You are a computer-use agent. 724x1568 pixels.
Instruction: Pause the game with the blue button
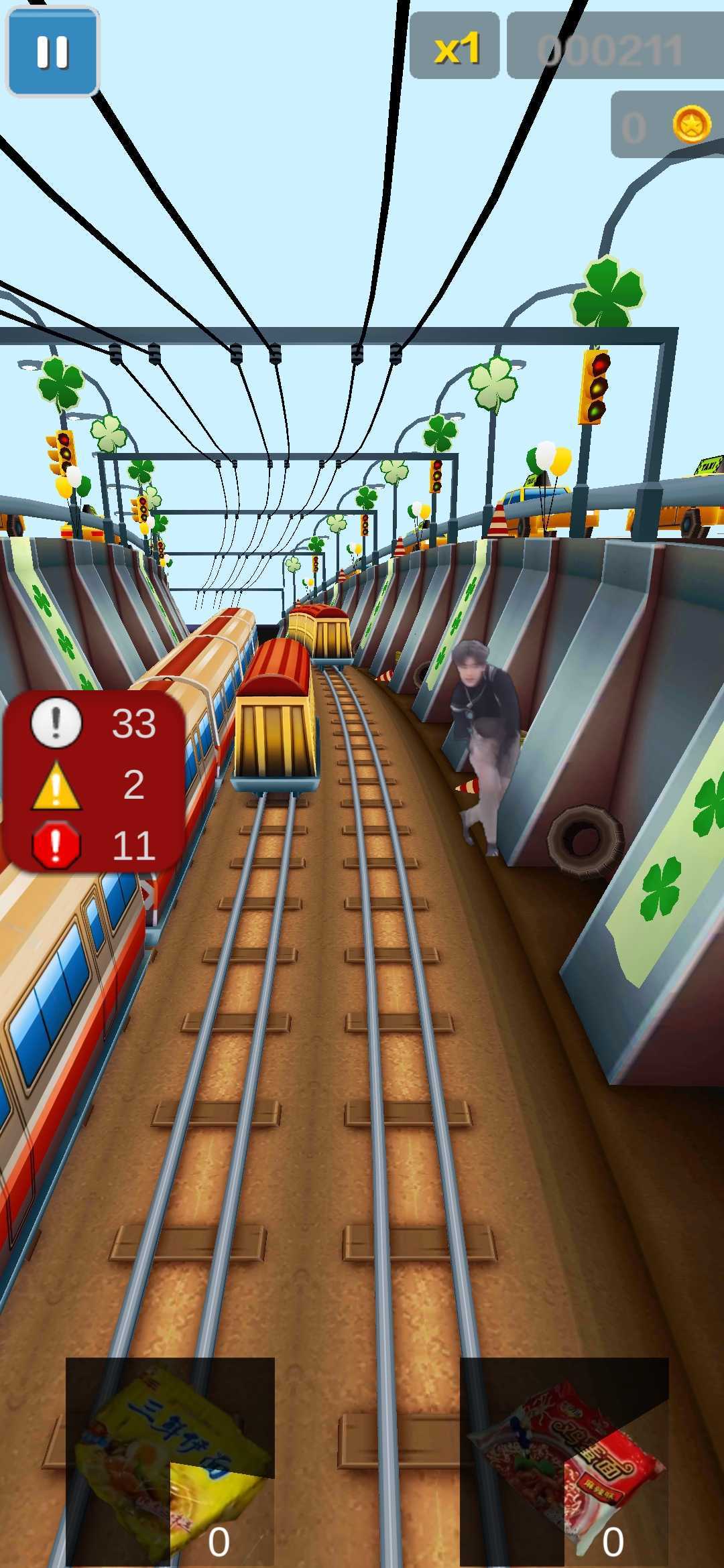point(52,52)
